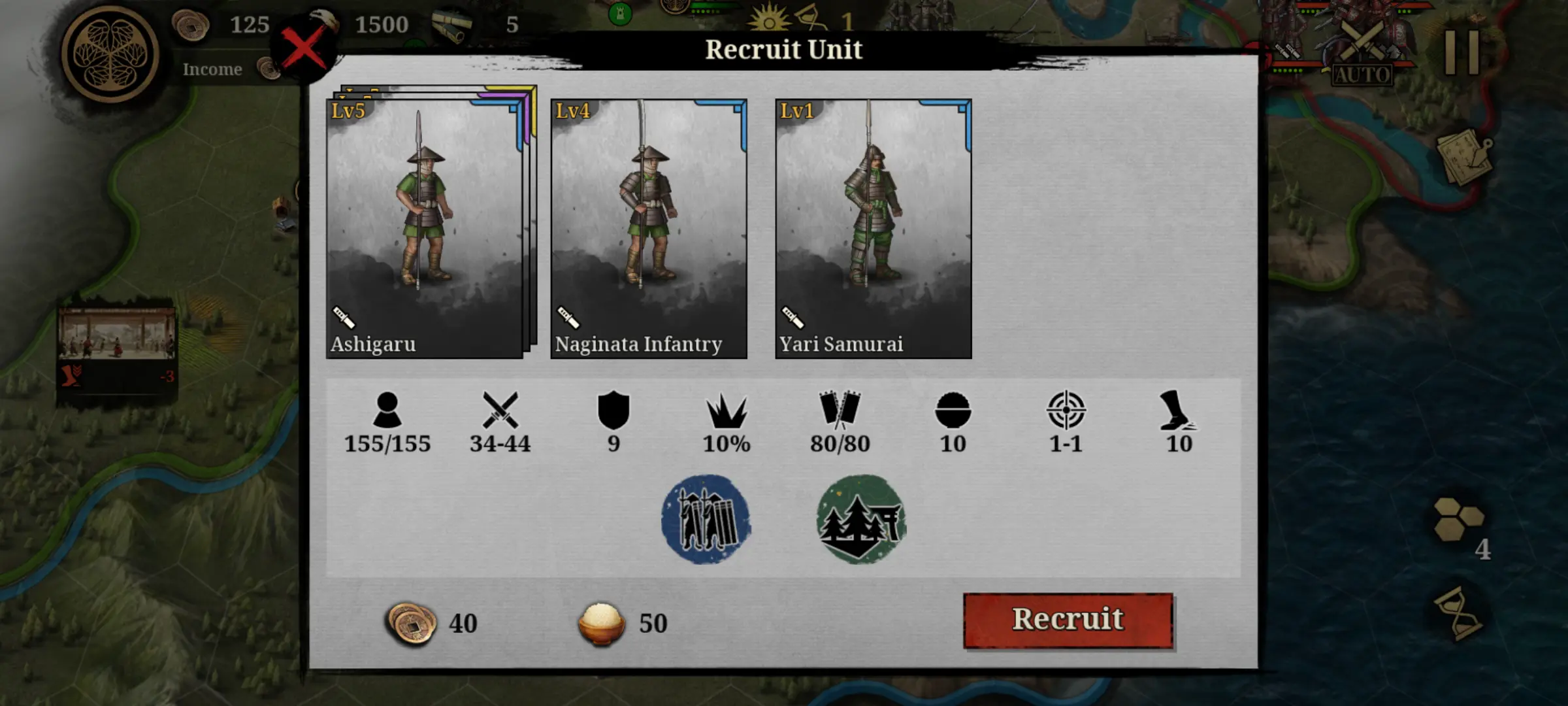
Task: End turn with the hourglass icon
Action: pyautogui.click(x=1458, y=613)
